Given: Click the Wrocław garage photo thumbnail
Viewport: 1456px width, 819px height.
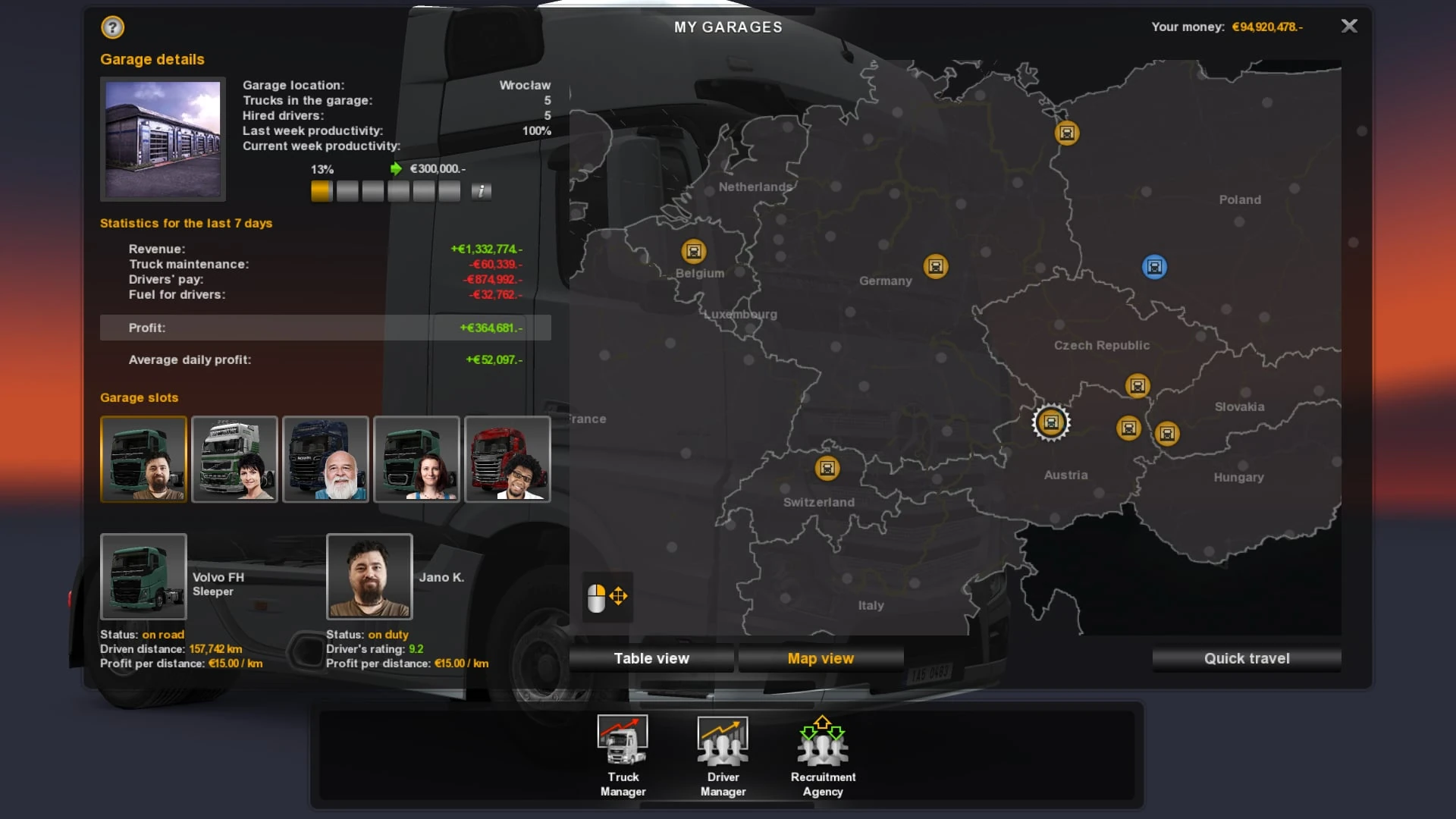Looking at the screenshot, I should (163, 139).
